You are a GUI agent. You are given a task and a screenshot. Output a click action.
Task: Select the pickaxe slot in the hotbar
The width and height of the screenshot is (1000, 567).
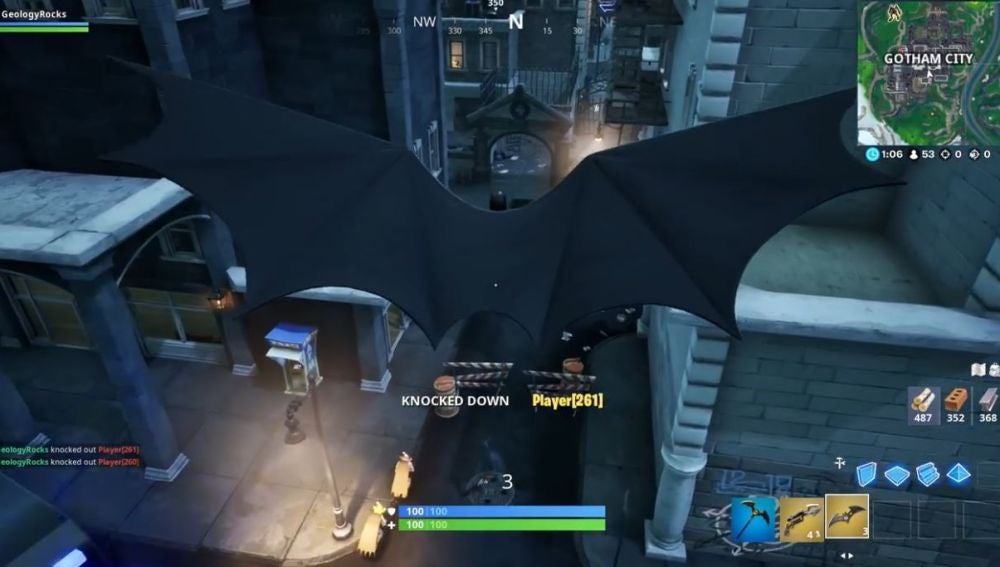click(754, 518)
